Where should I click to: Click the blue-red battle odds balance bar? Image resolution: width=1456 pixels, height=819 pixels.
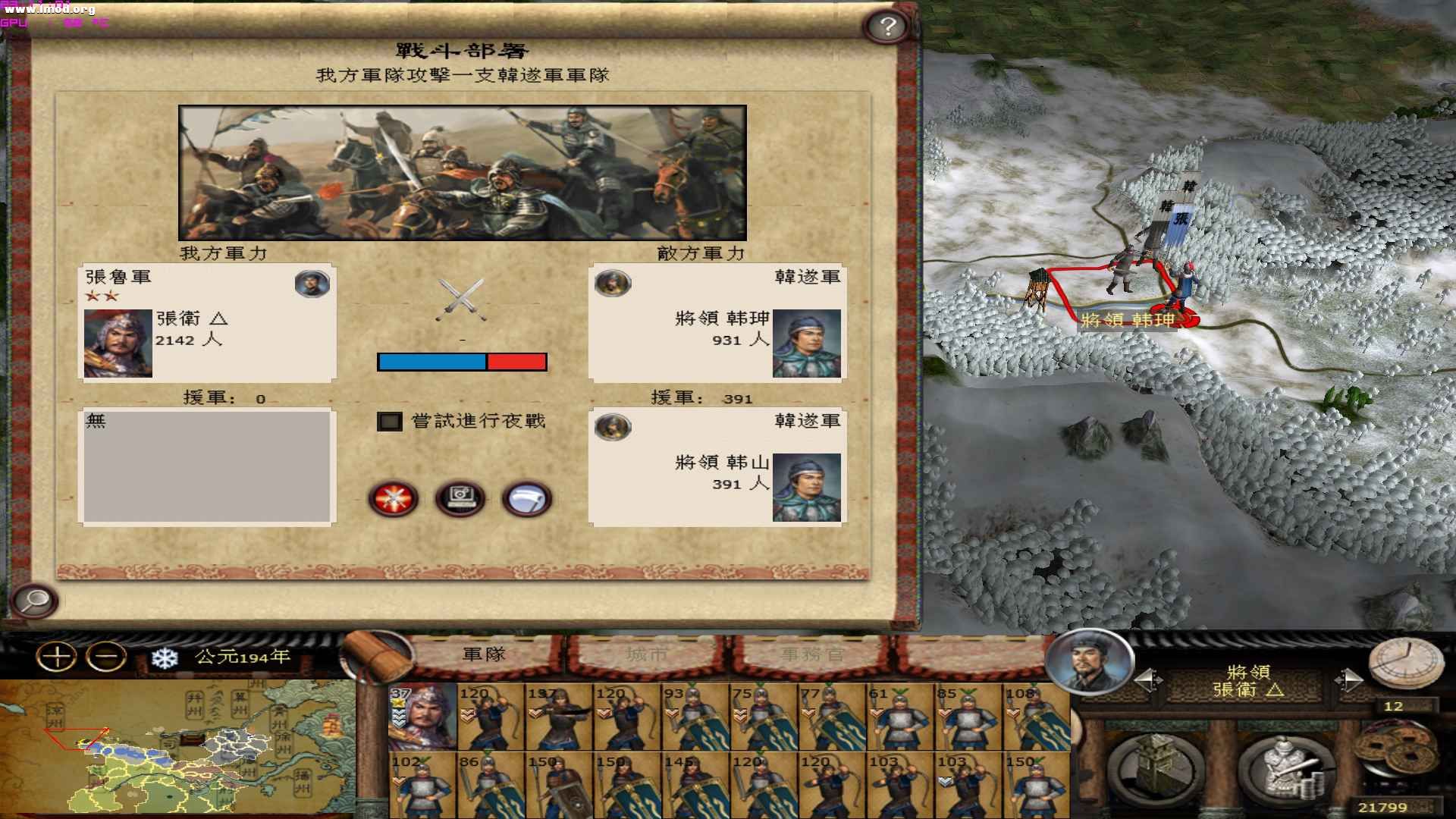pyautogui.click(x=461, y=362)
